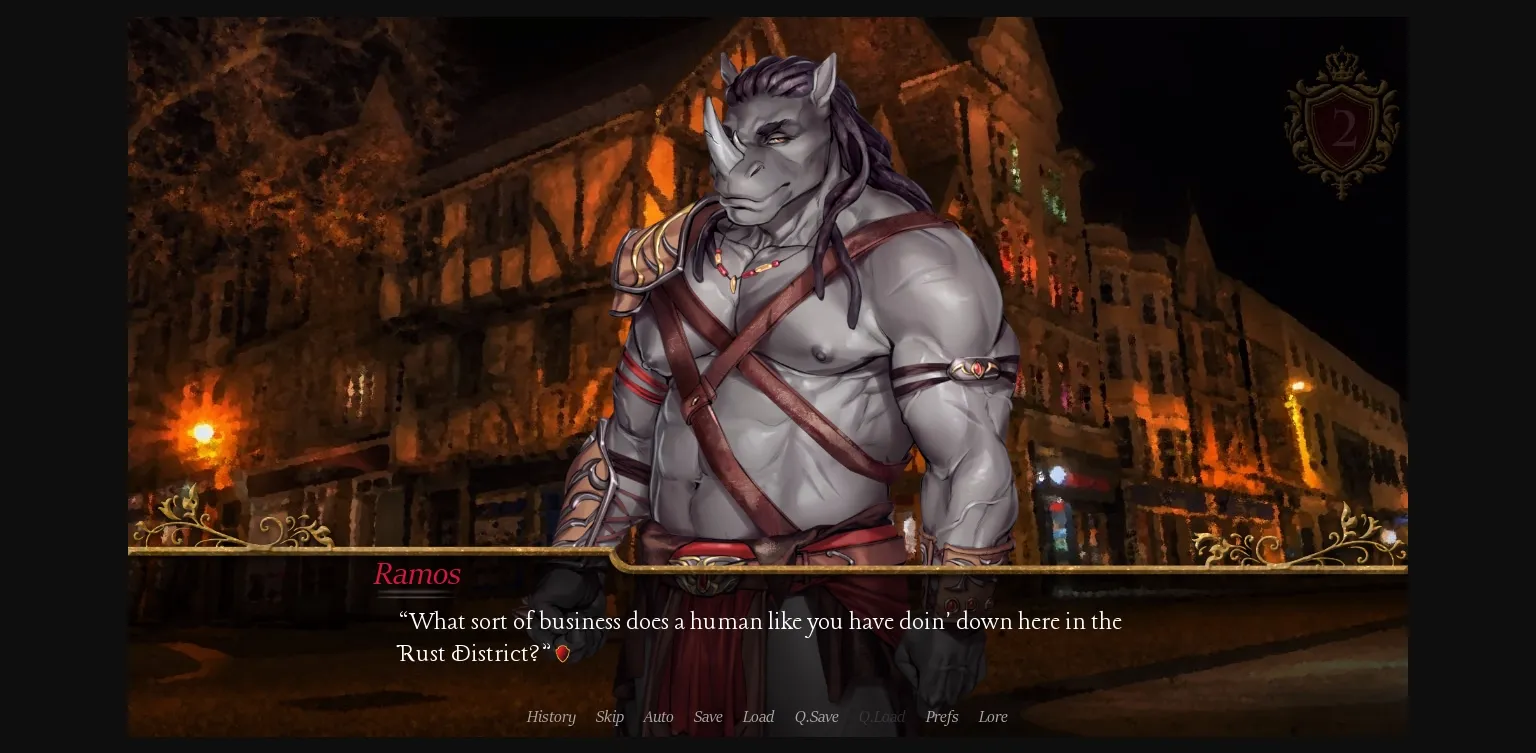
Task: Click the Chapter 2 shield emblem
Action: [x=1342, y=130]
